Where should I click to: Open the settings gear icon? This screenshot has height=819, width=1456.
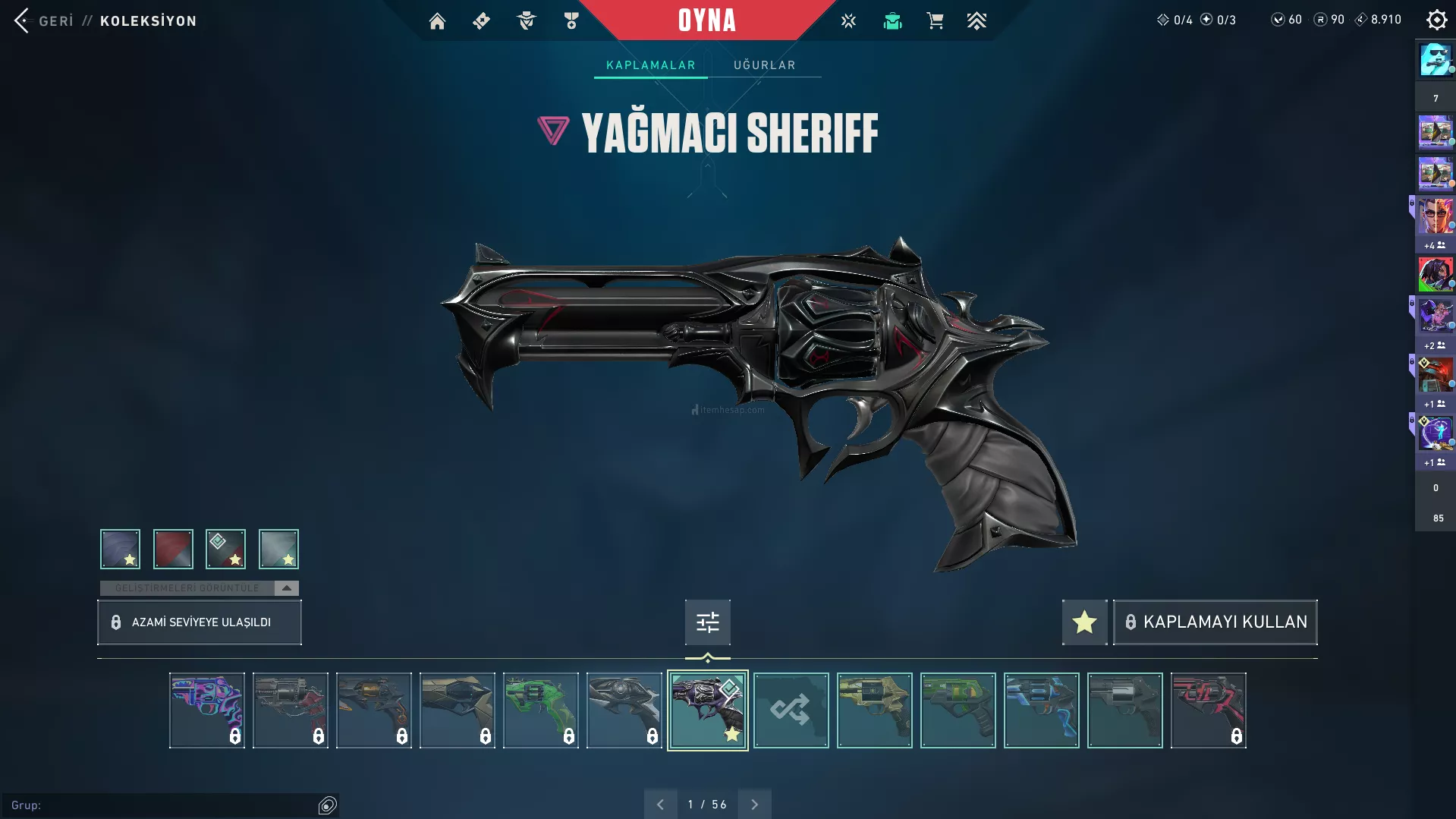tap(1436, 20)
